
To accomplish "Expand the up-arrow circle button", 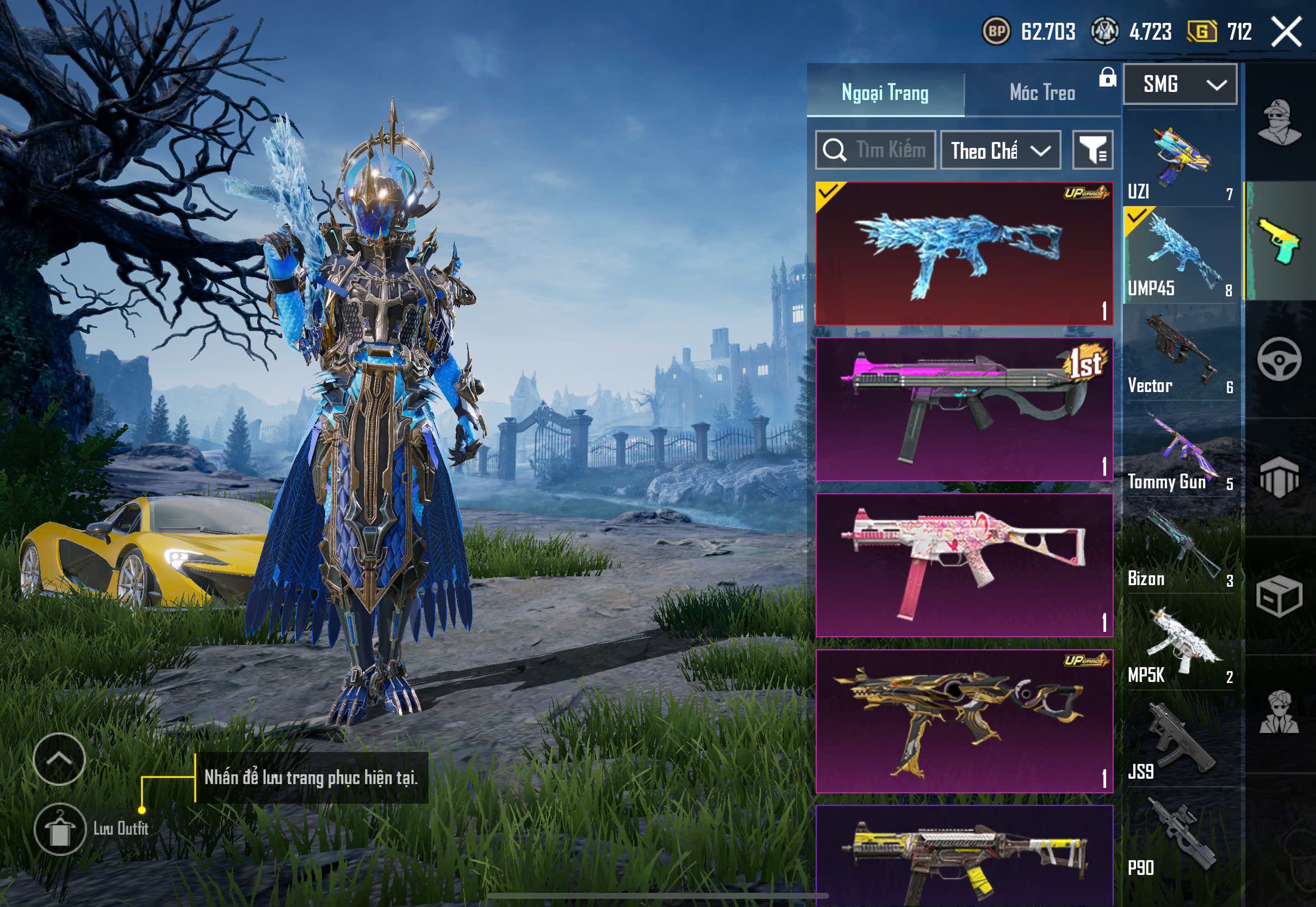I will click(x=59, y=759).
